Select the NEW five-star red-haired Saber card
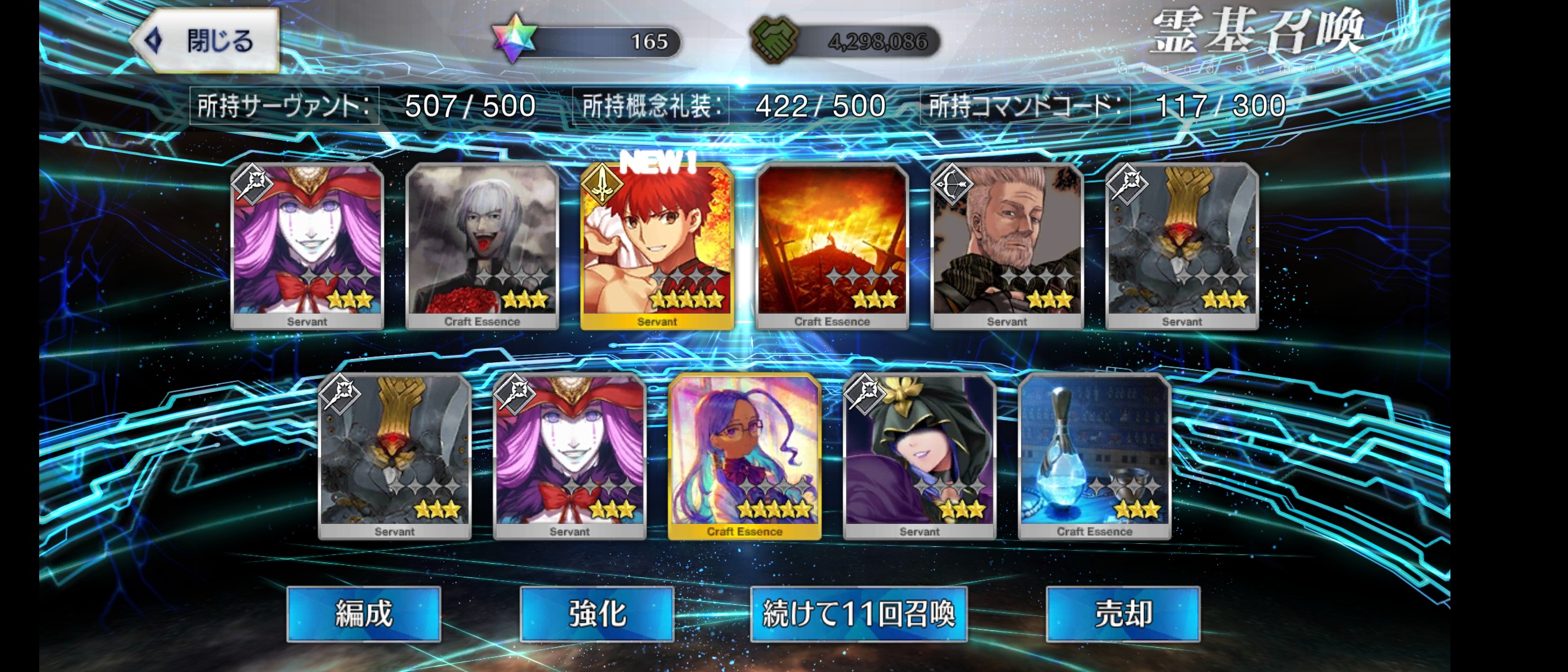Screen dimensions: 1568x672 coord(657,246)
